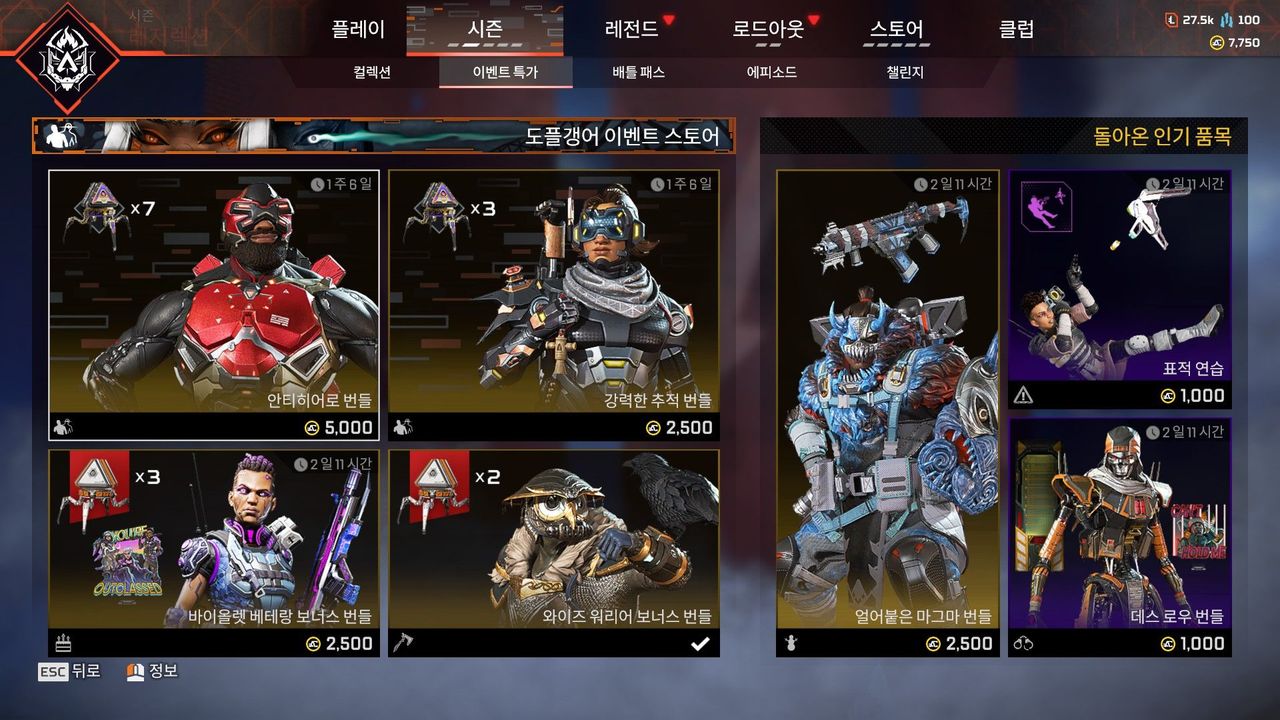Open the 플레이 main menu tab
The height and width of the screenshot is (720, 1280).
pyautogui.click(x=358, y=29)
